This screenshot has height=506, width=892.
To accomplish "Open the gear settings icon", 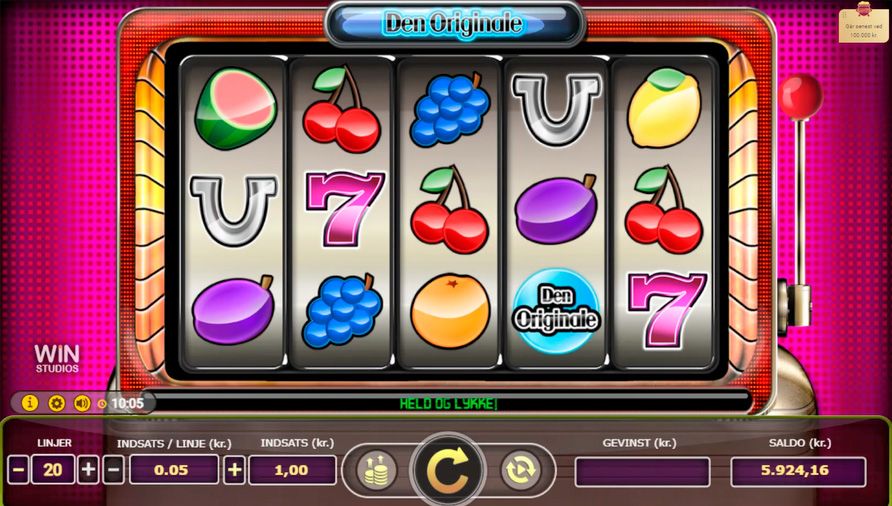I will [56, 404].
